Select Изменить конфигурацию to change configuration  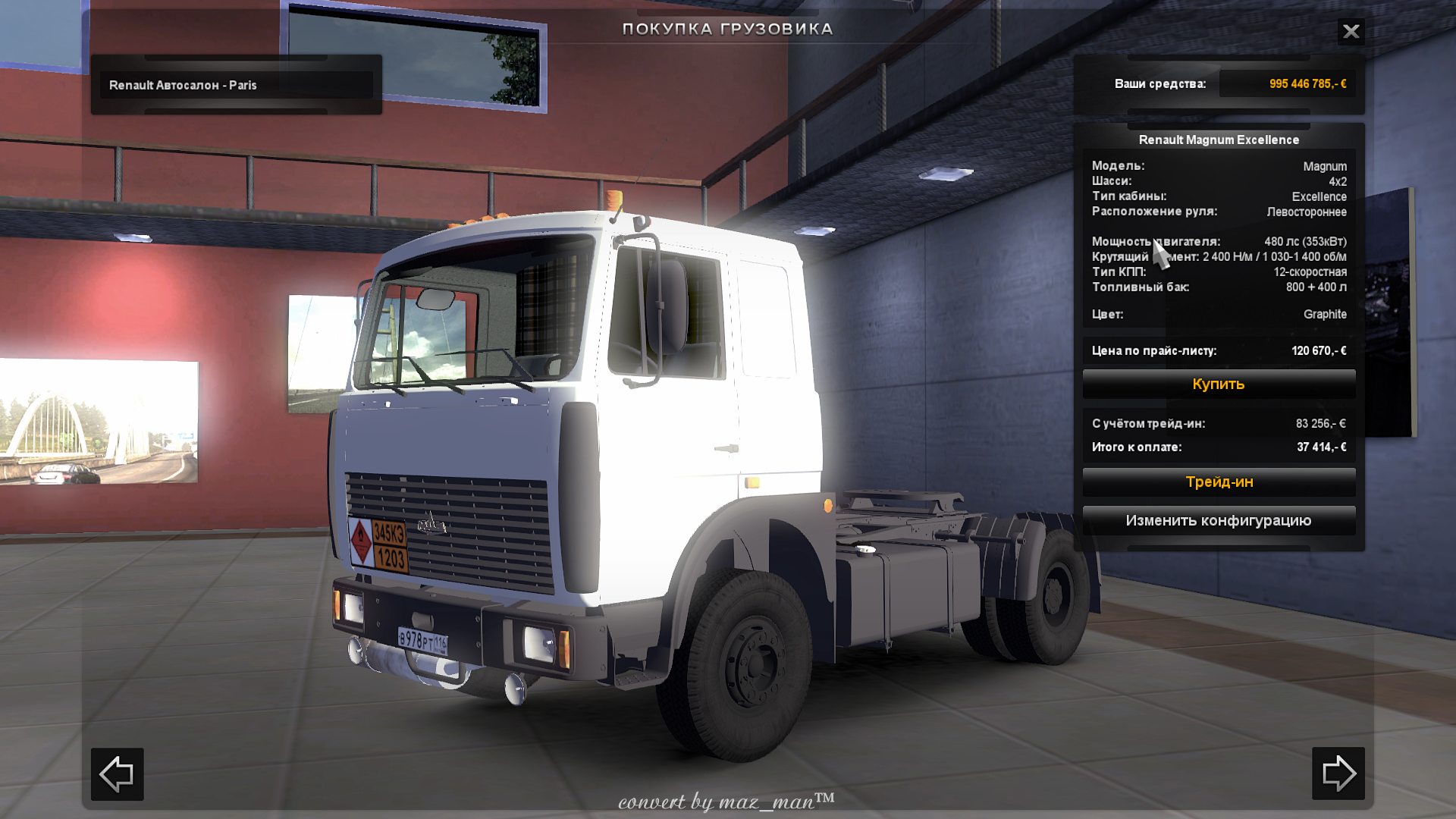pyautogui.click(x=1218, y=521)
